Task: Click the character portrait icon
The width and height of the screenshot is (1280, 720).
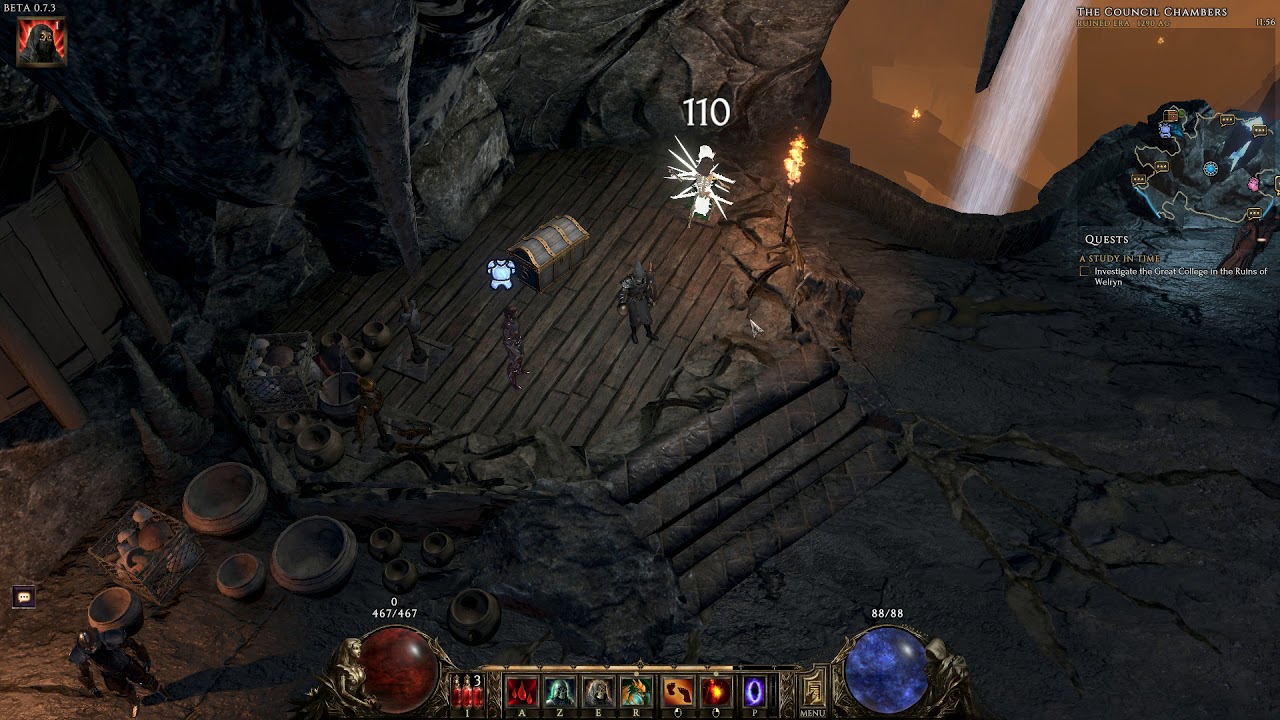Action: point(41,42)
